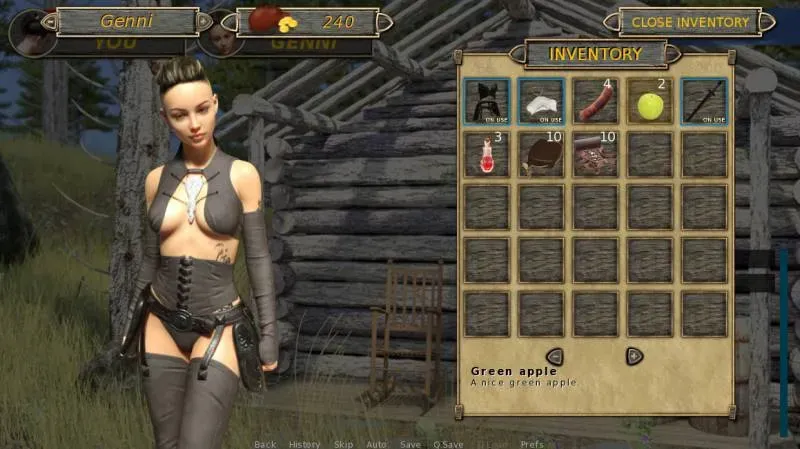
Task: Go Back one step in the quick menu
Action: click(265, 444)
